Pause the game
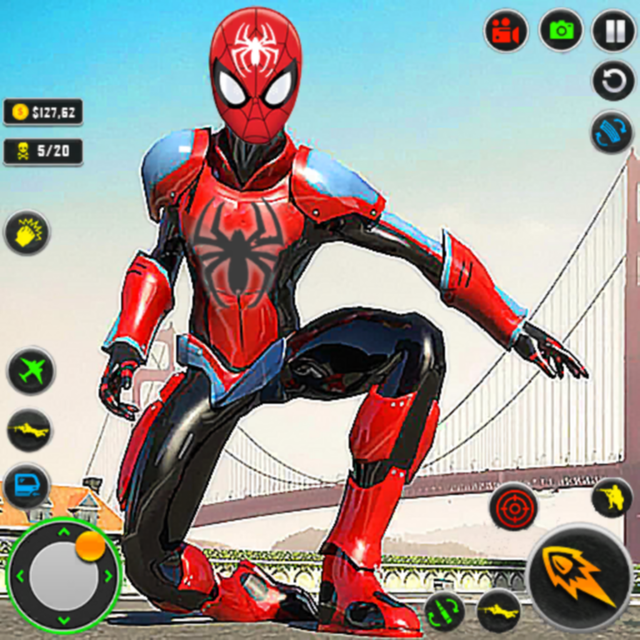This screenshot has height=640, width=640. point(613,30)
